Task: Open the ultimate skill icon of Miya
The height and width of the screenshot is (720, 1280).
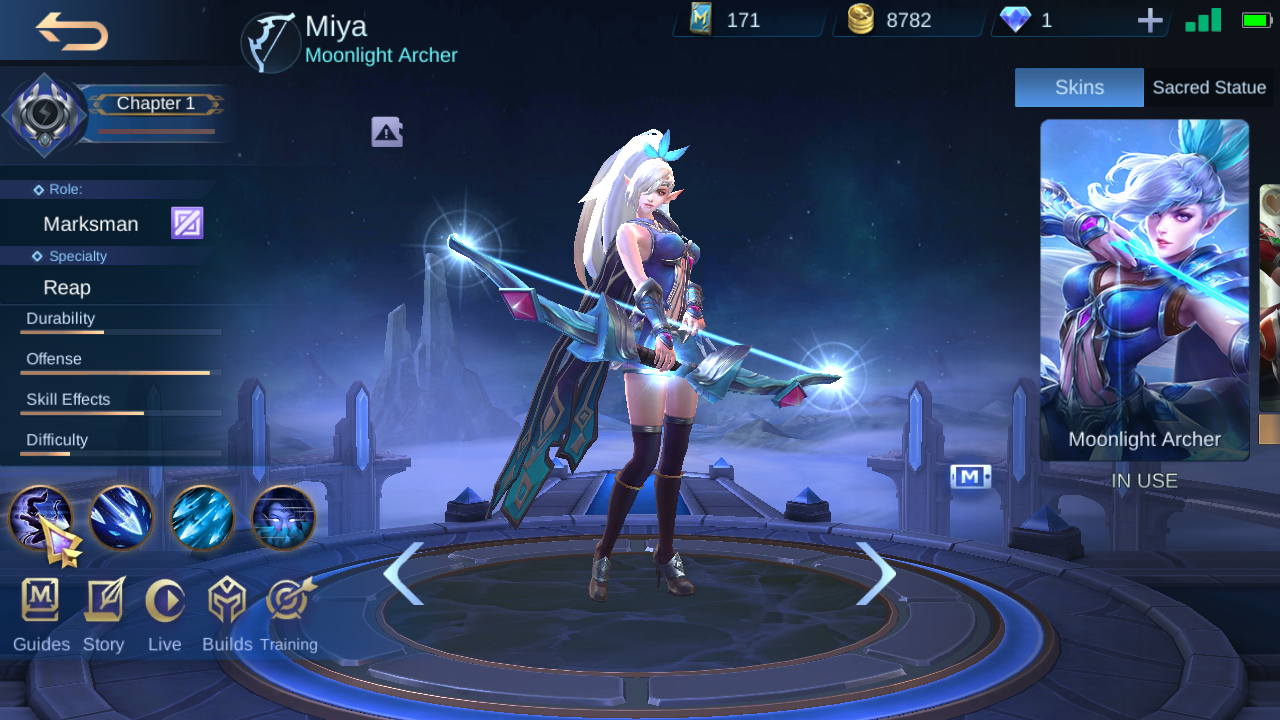Action: [283, 518]
